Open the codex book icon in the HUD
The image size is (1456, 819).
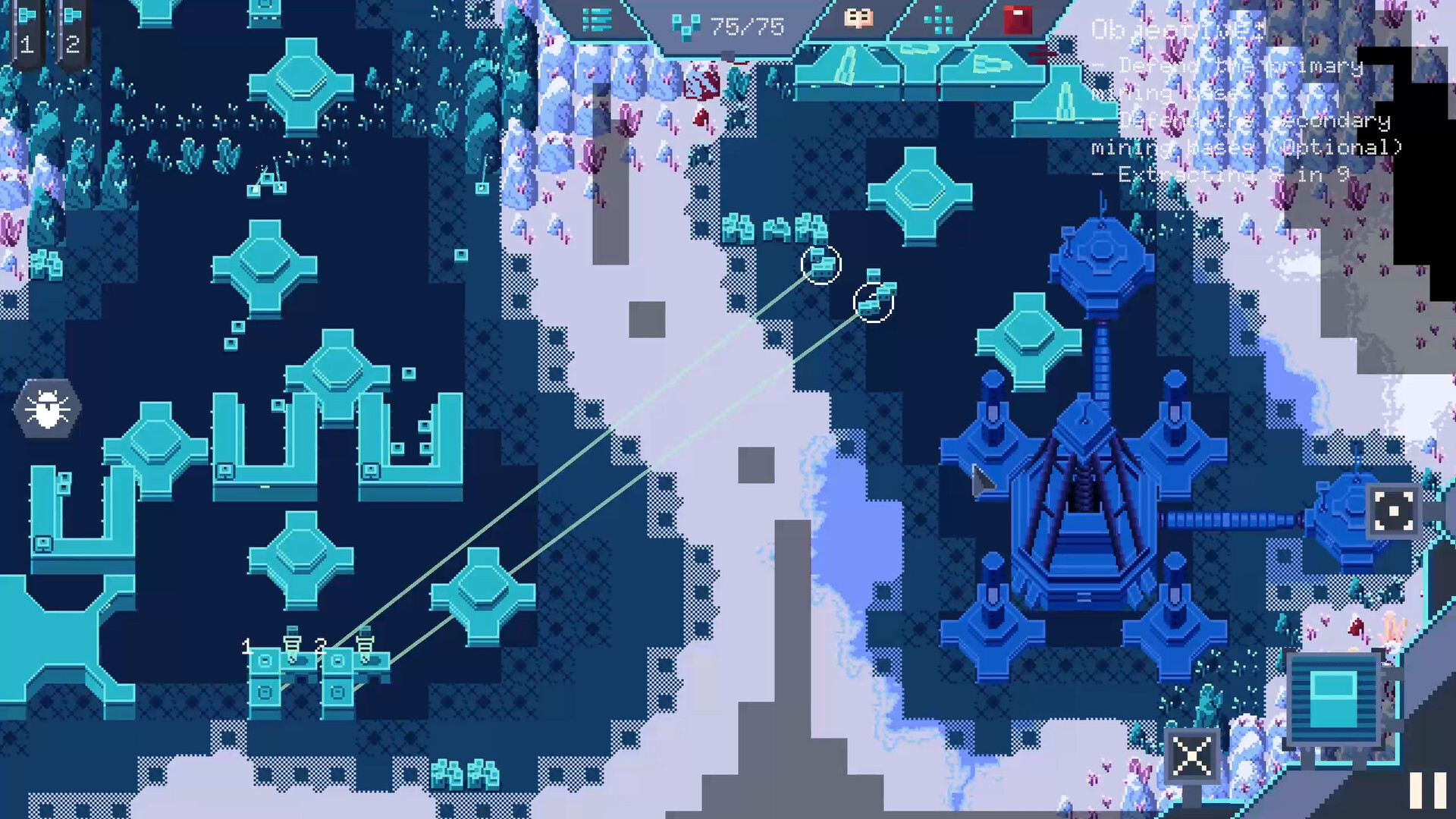[858, 20]
